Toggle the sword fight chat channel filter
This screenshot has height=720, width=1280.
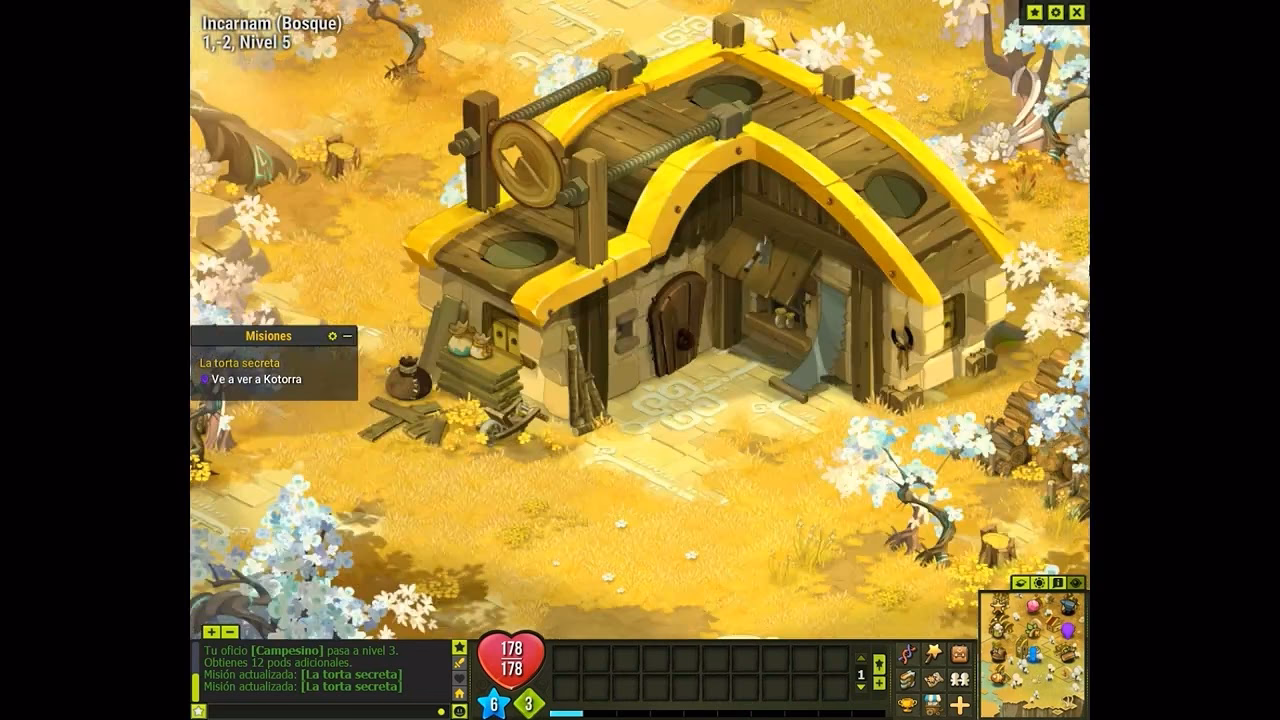[x=460, y=662]
